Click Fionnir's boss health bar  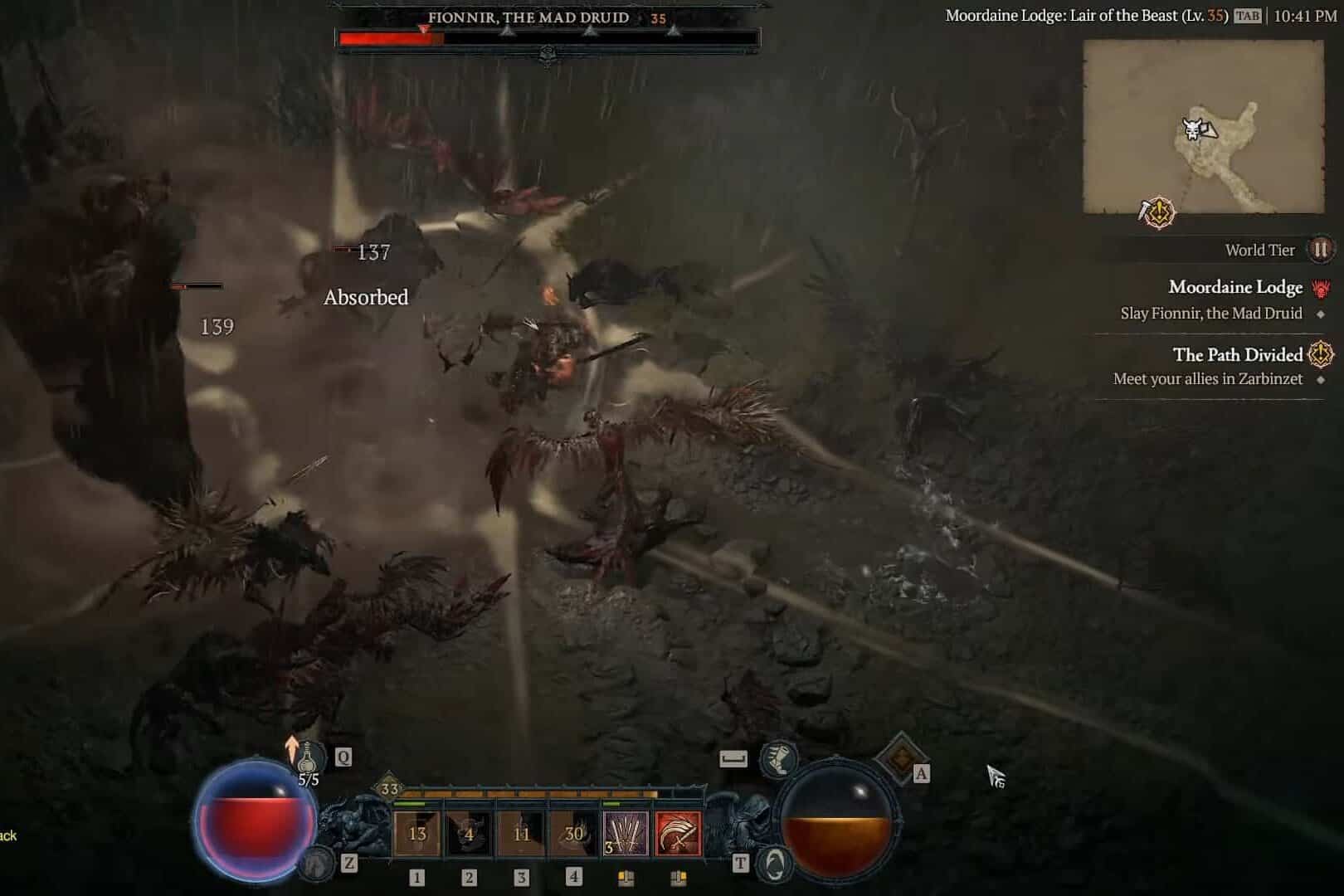[548, 35]
